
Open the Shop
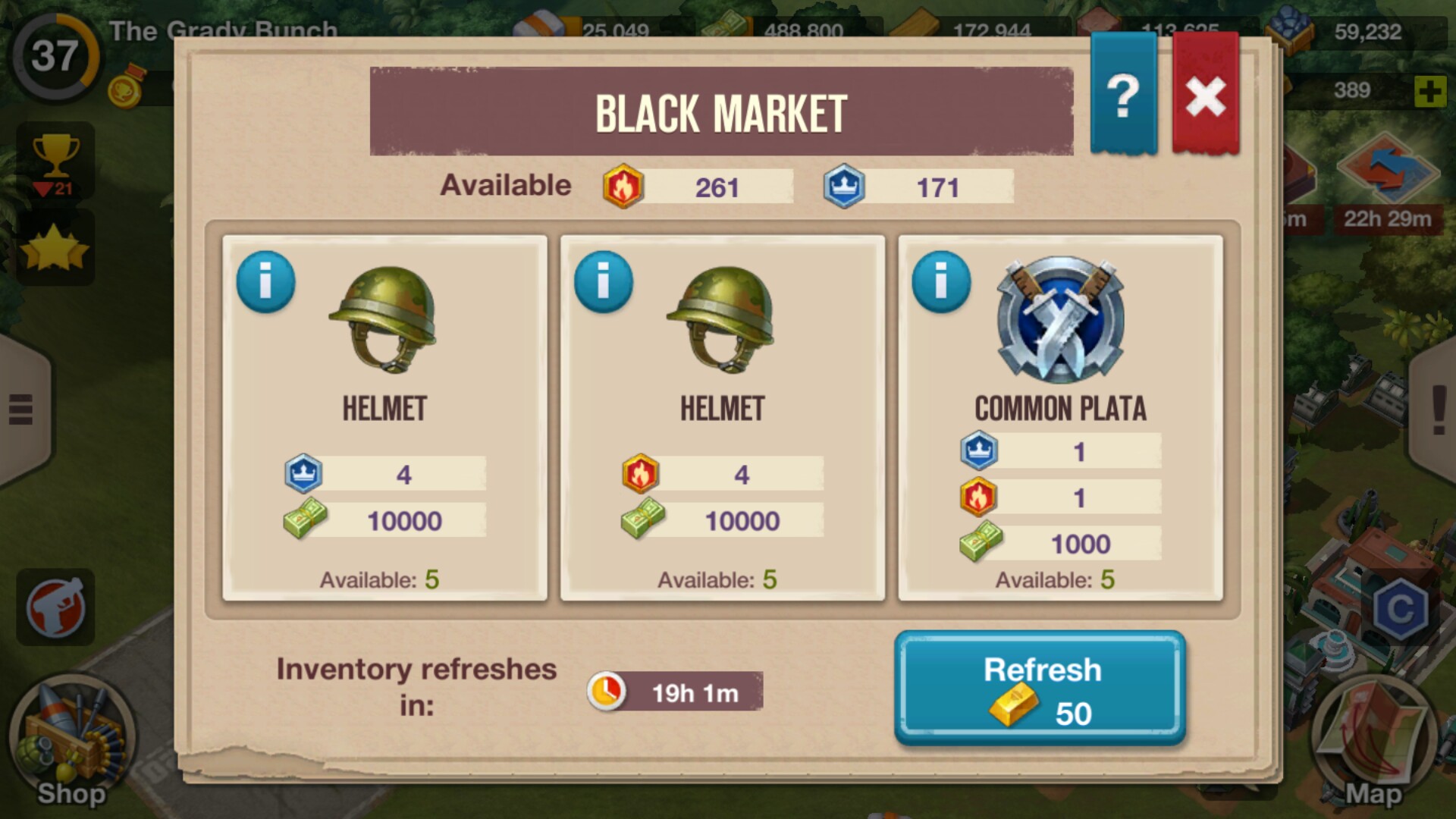[x=71, y=742]
